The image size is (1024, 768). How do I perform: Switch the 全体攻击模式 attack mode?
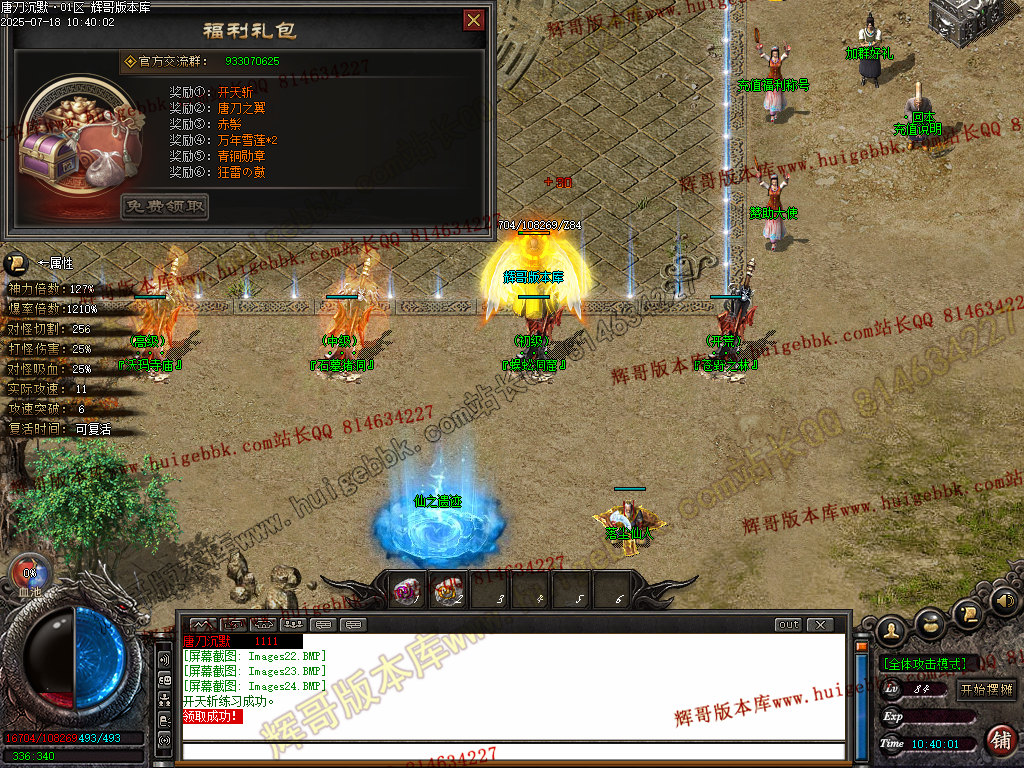pos(924,664)
